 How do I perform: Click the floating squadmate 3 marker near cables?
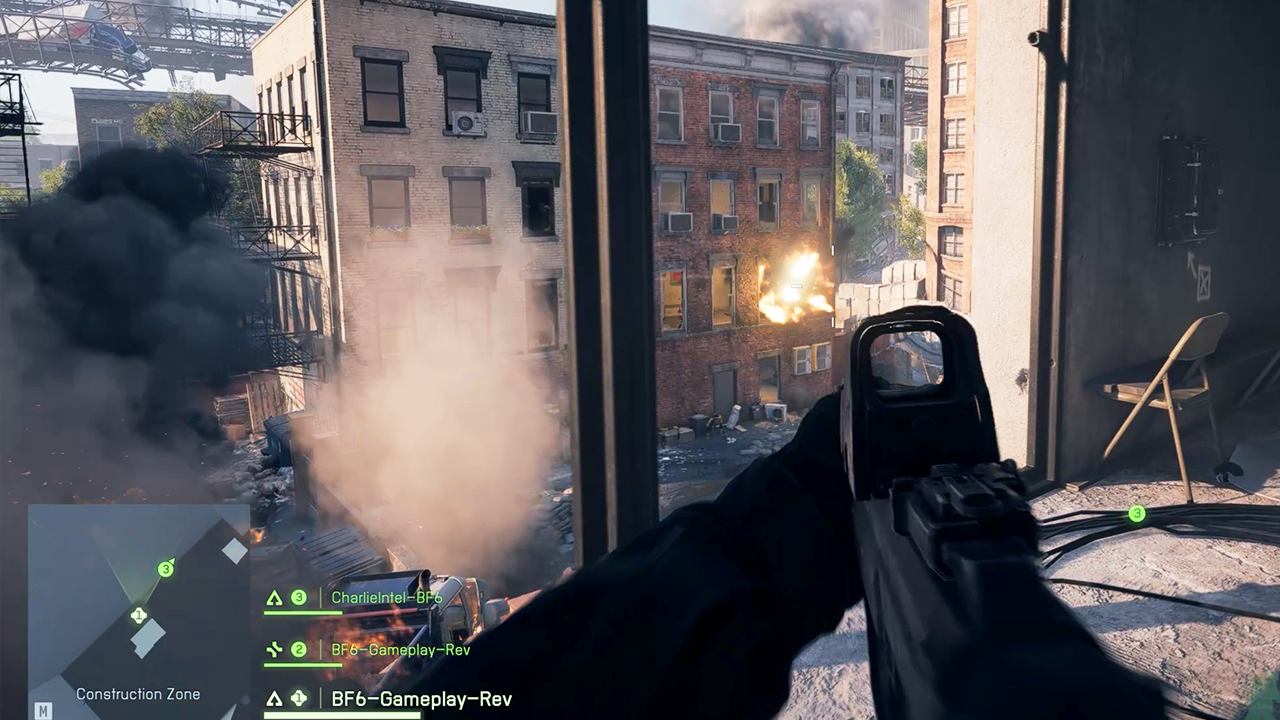pos(1136,514)
